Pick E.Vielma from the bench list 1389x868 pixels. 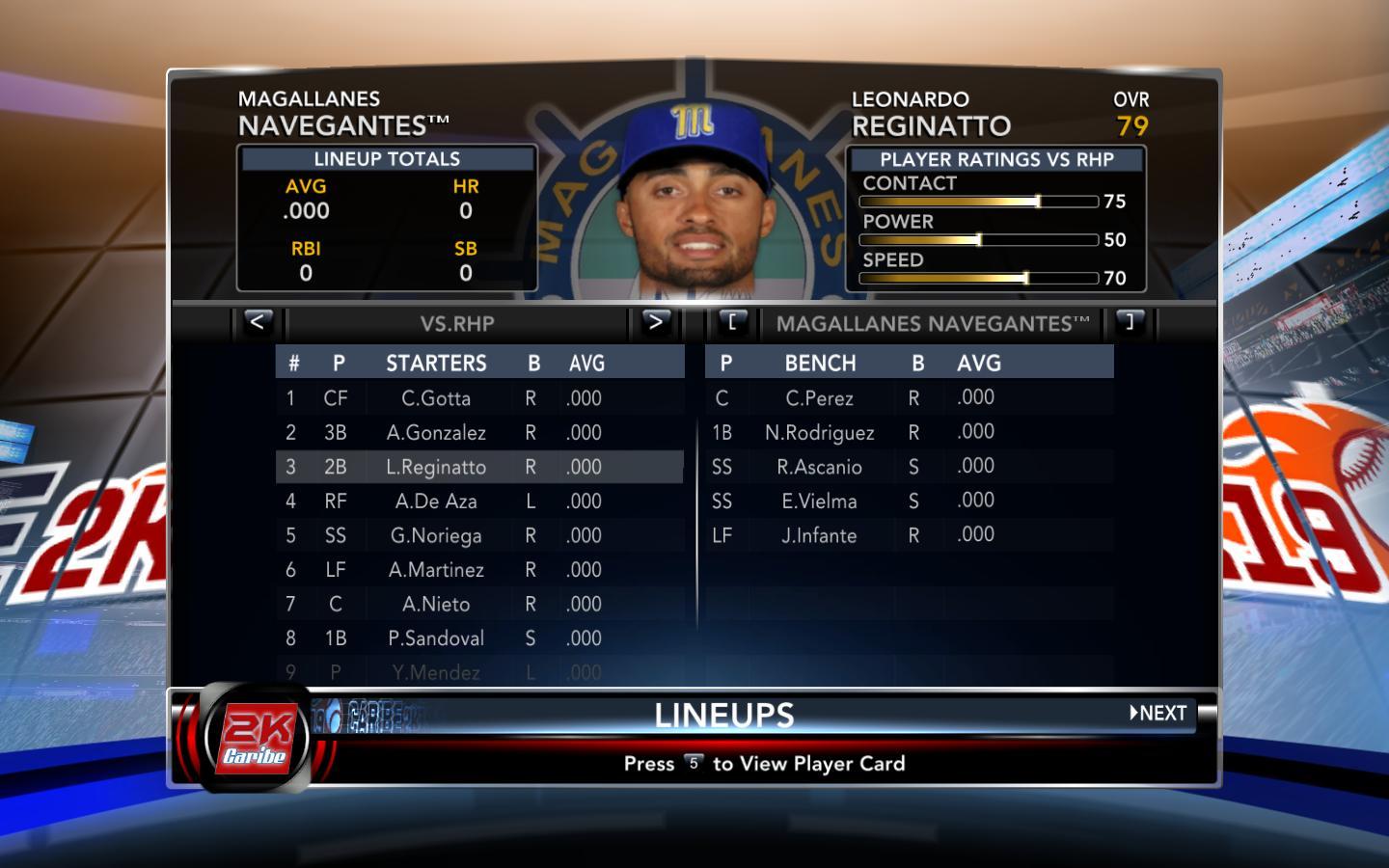tap(819, 502)
